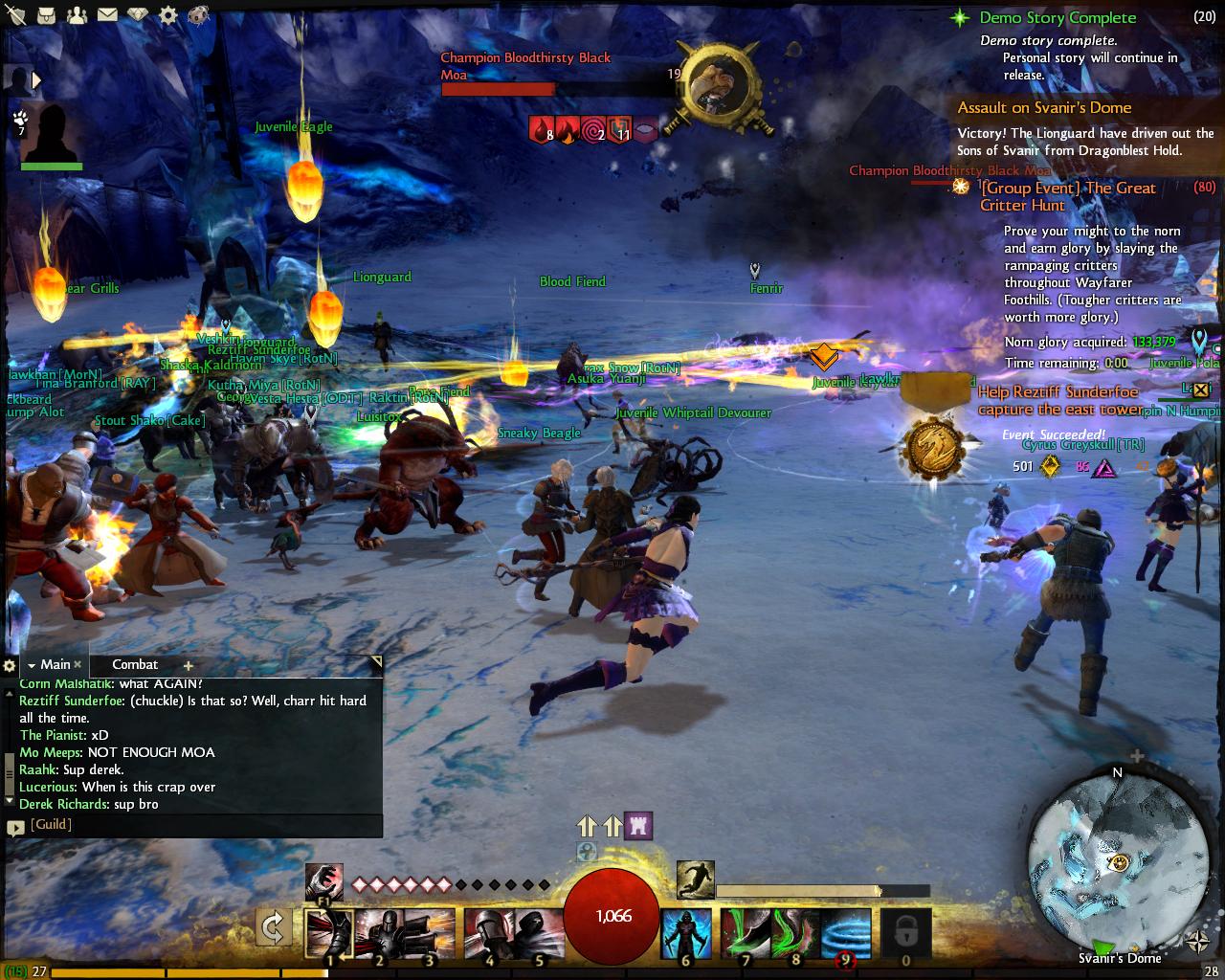Fire the pistol skill in slot 3
This screenshot has height=980, width=1225.
tap(430, 933)
